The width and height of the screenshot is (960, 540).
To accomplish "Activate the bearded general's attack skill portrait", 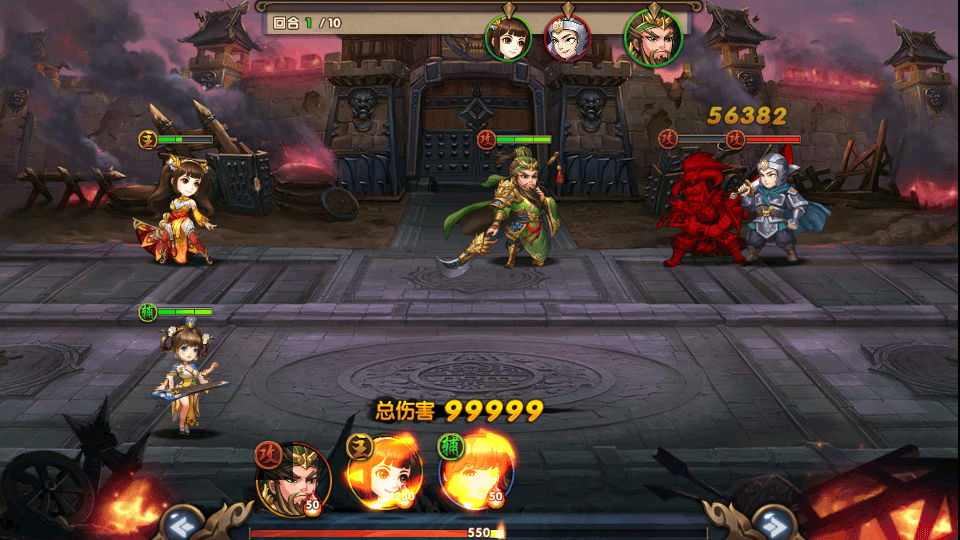I will [293, 478].
